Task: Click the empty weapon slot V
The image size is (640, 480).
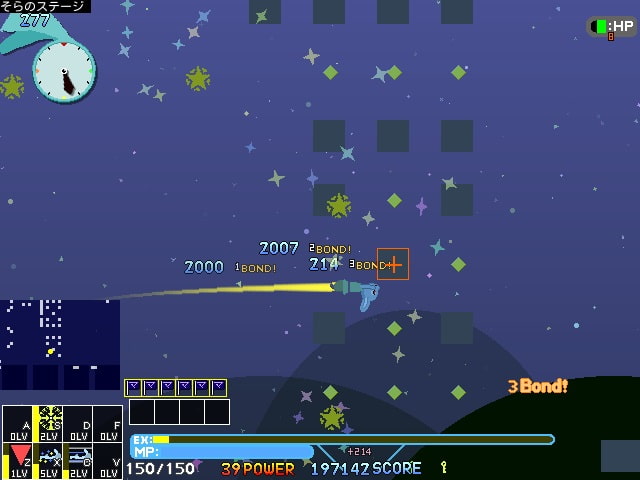Action: click(108, 458)
